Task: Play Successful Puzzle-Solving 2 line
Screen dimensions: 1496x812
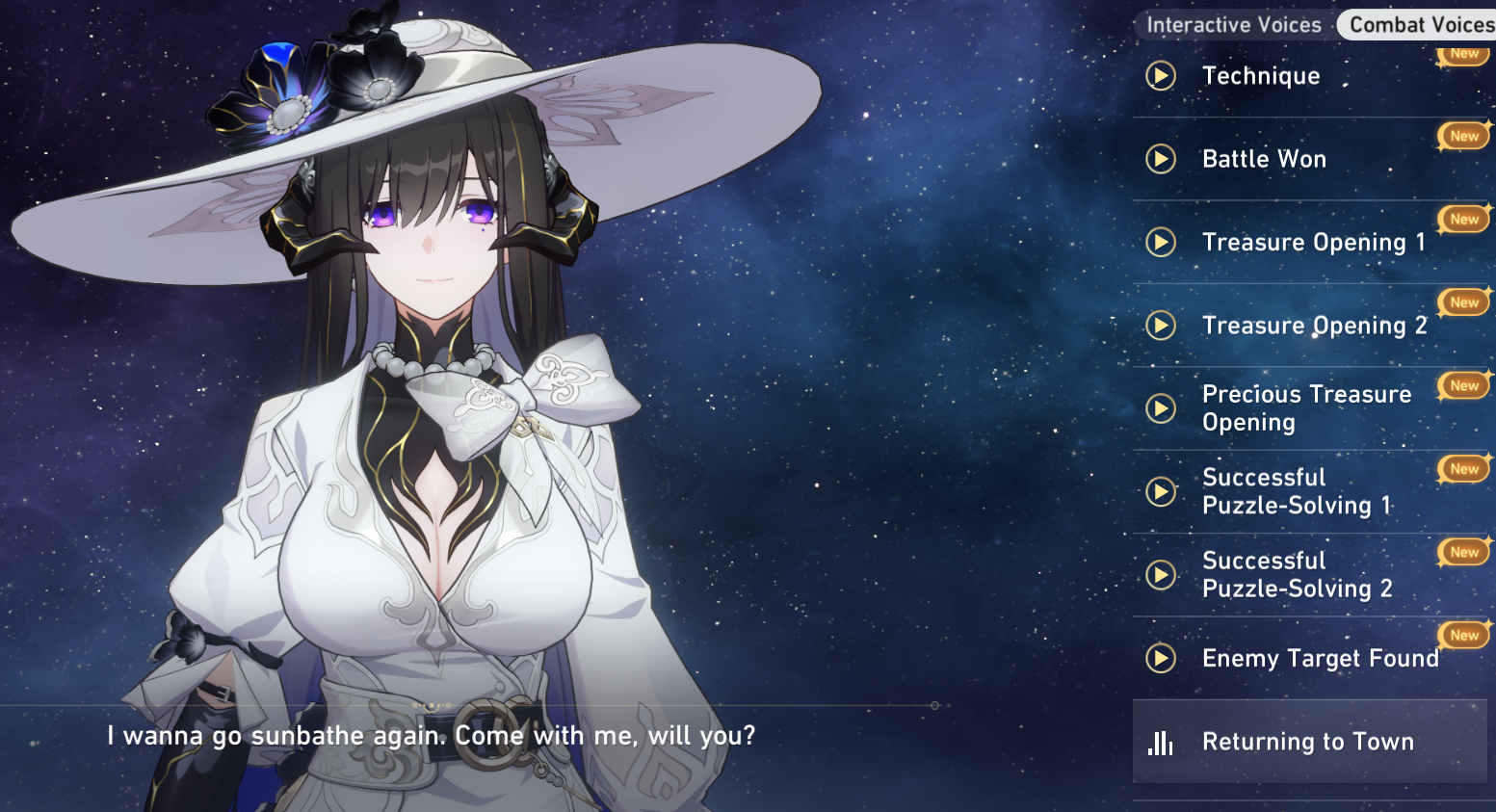Action: pos(1161,575)
